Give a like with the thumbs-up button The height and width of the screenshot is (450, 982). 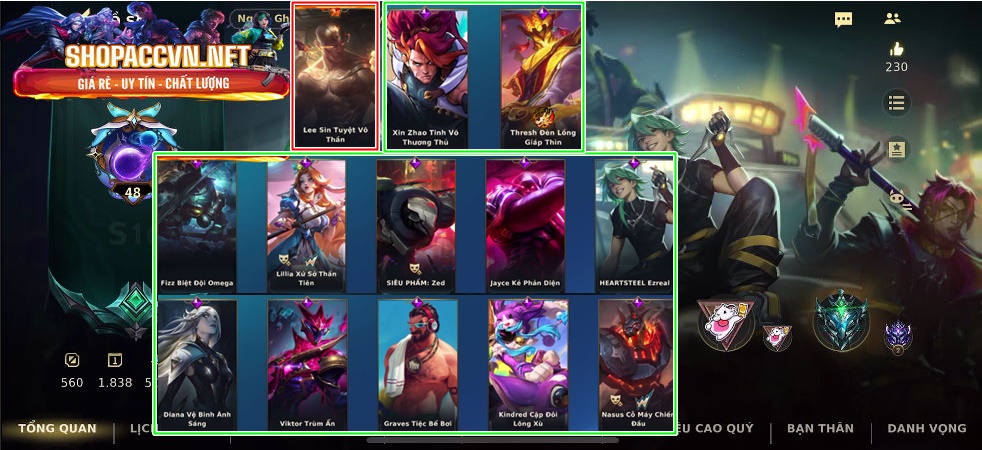pyautogui.click(x=896, y=50)
